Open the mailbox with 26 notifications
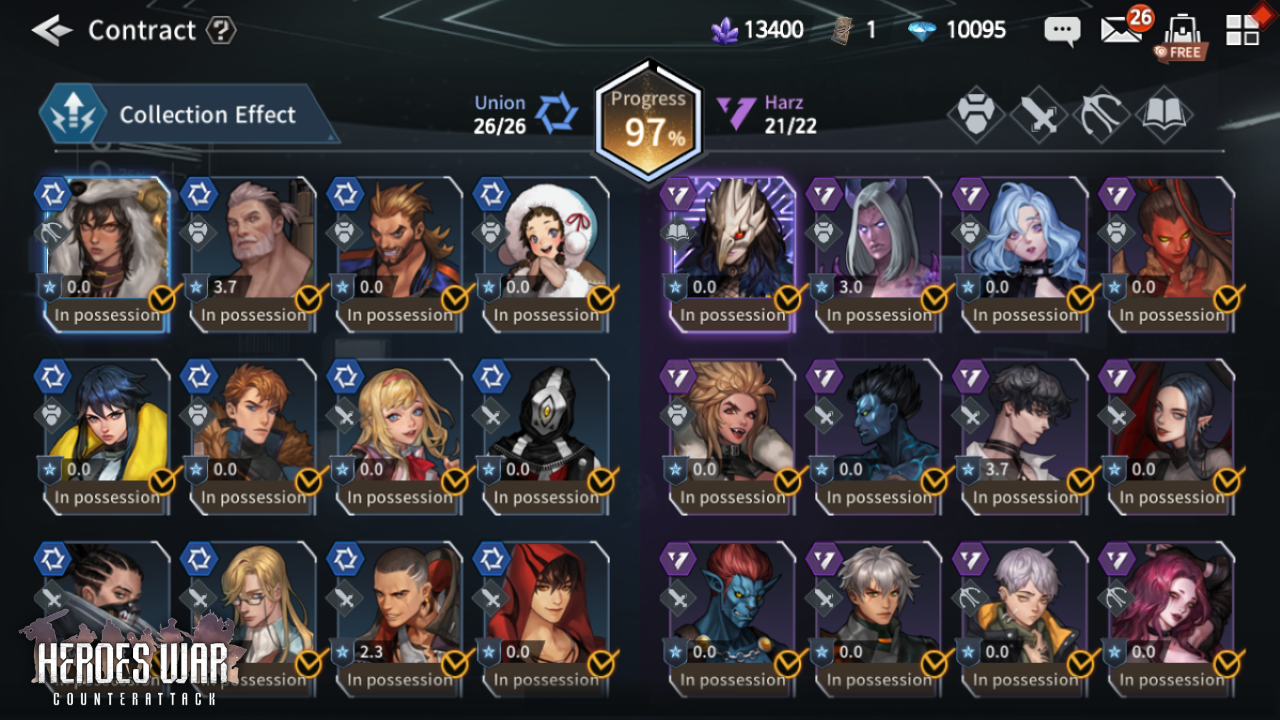Viewport: 1280px width, 720px height. 1121,30
